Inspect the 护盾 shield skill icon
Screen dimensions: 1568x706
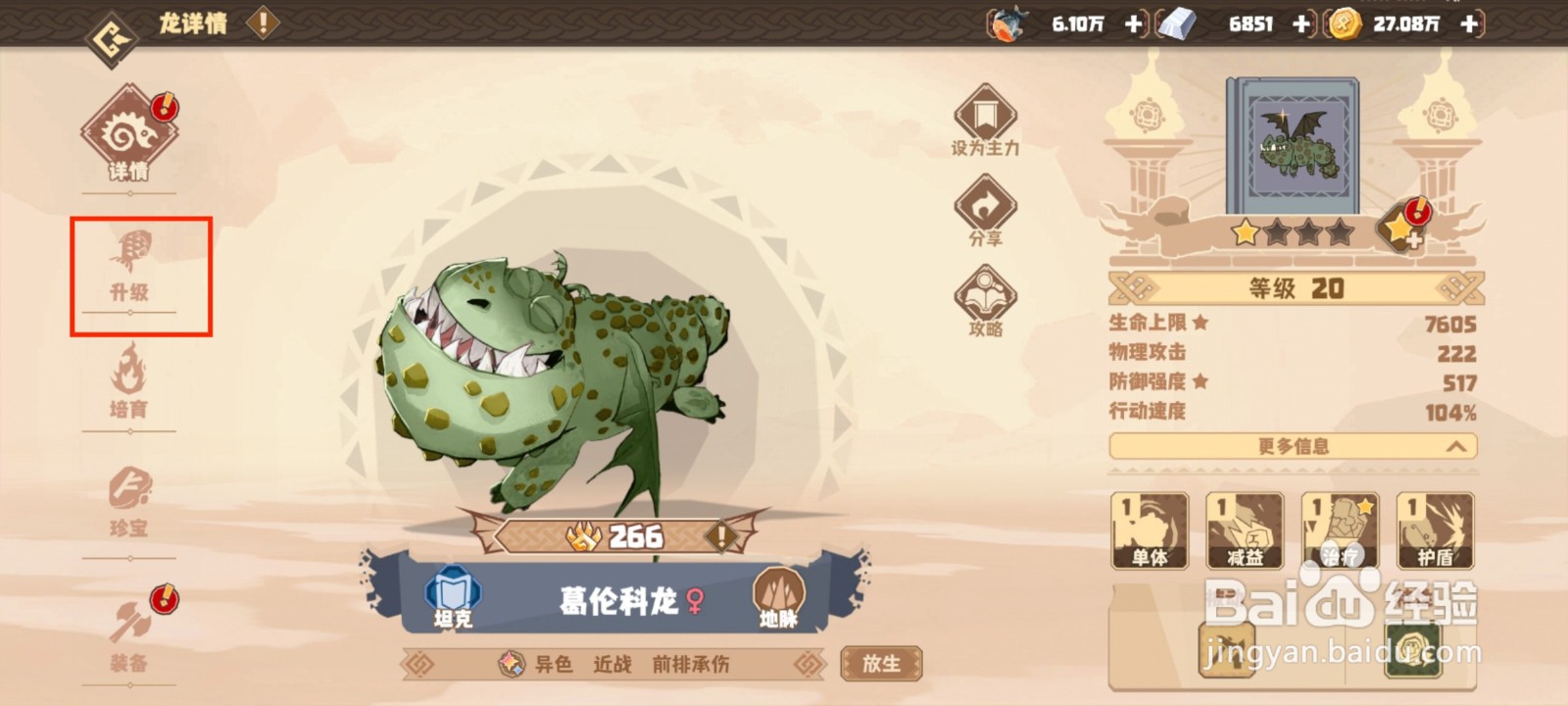(1434, 529)
